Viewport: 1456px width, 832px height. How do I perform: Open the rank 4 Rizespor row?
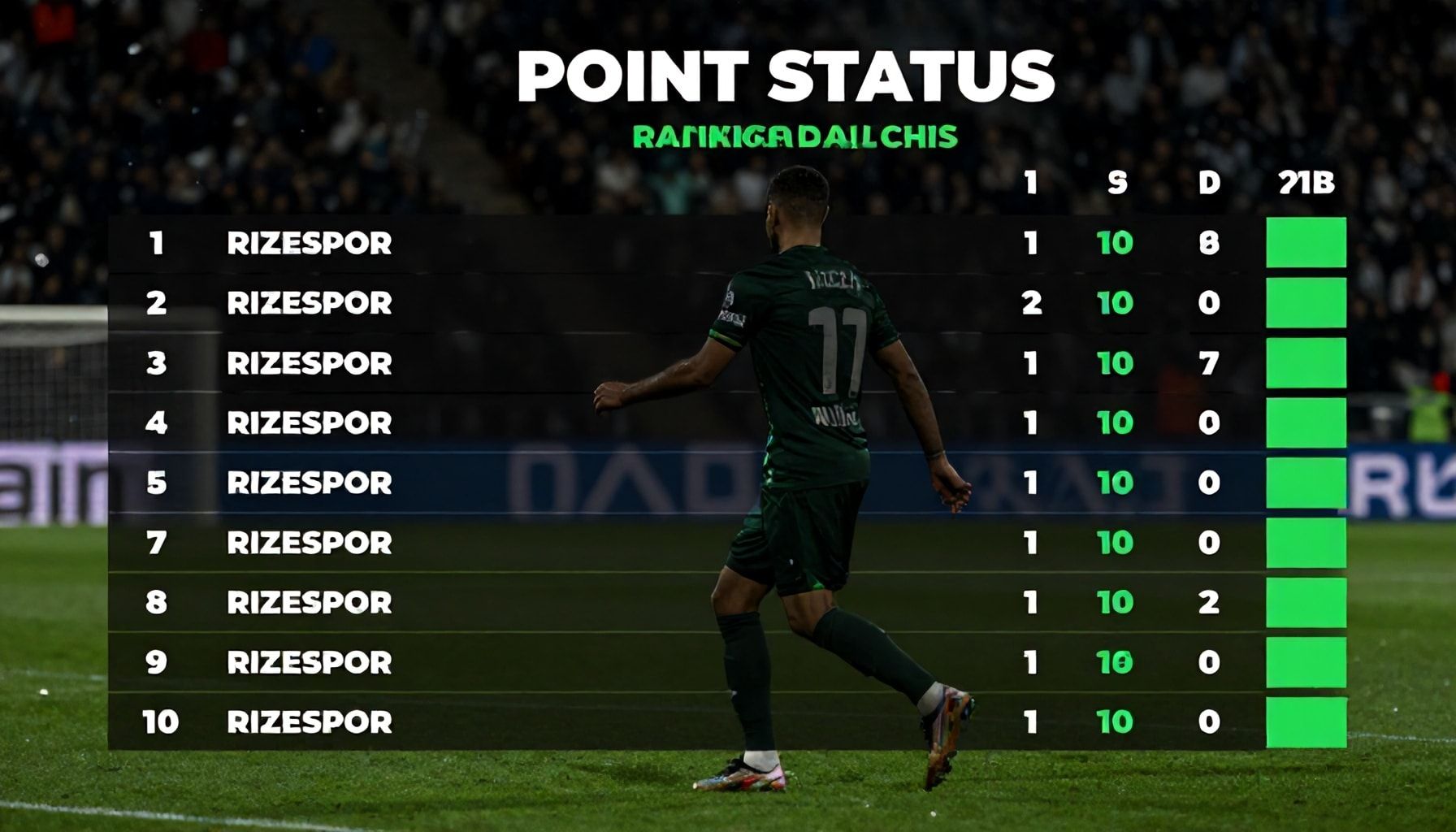[x=309, y=422]
